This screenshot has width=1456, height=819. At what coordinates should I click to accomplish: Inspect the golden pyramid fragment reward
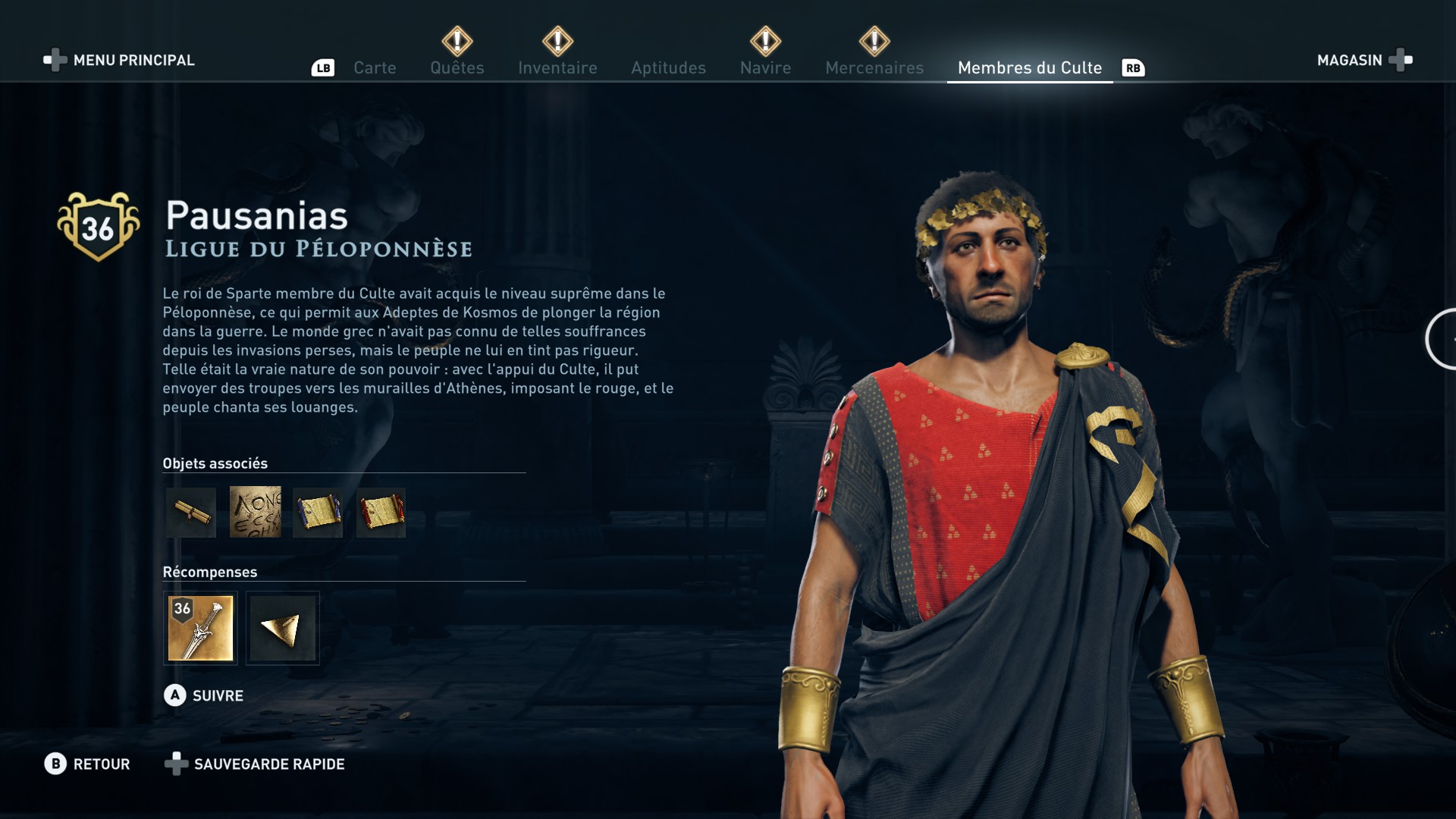tap(282, 628)
